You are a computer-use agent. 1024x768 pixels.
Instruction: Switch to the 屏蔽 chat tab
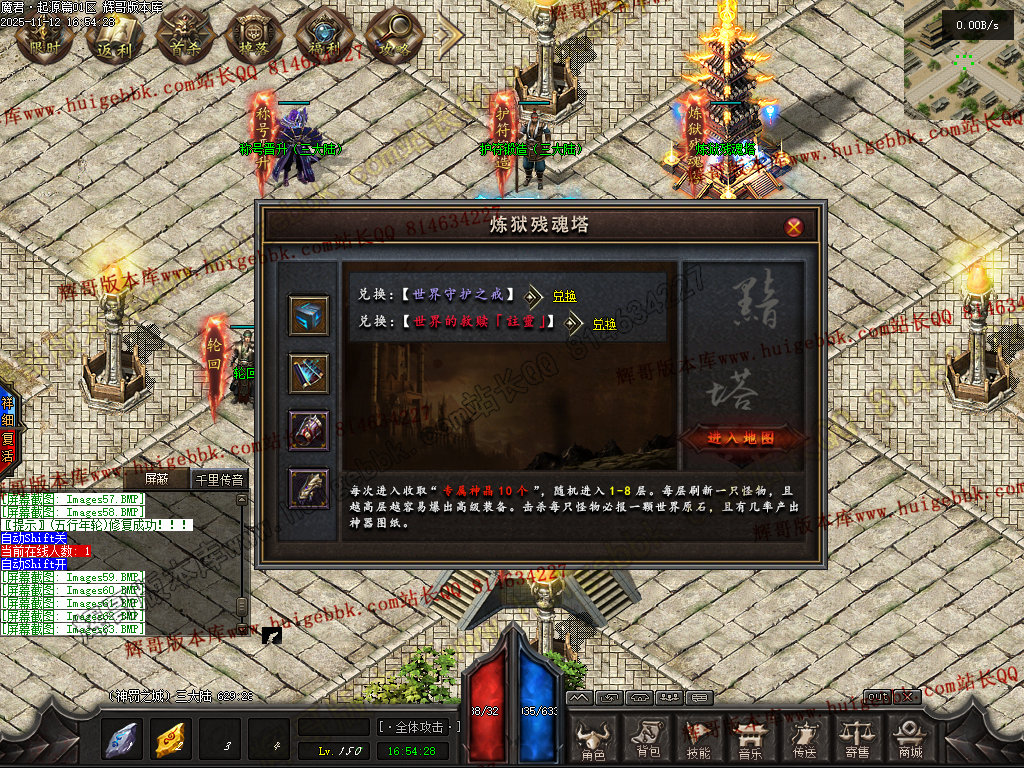point(158,479)
